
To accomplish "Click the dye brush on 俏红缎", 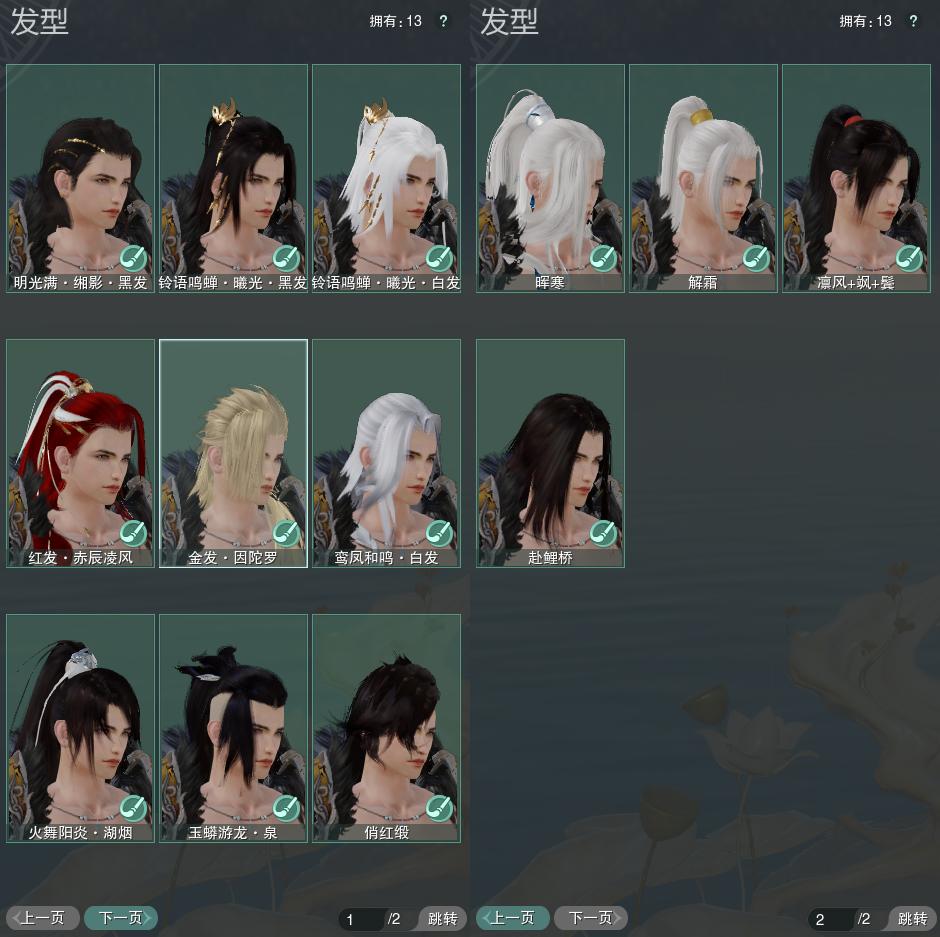I will 439,808.
